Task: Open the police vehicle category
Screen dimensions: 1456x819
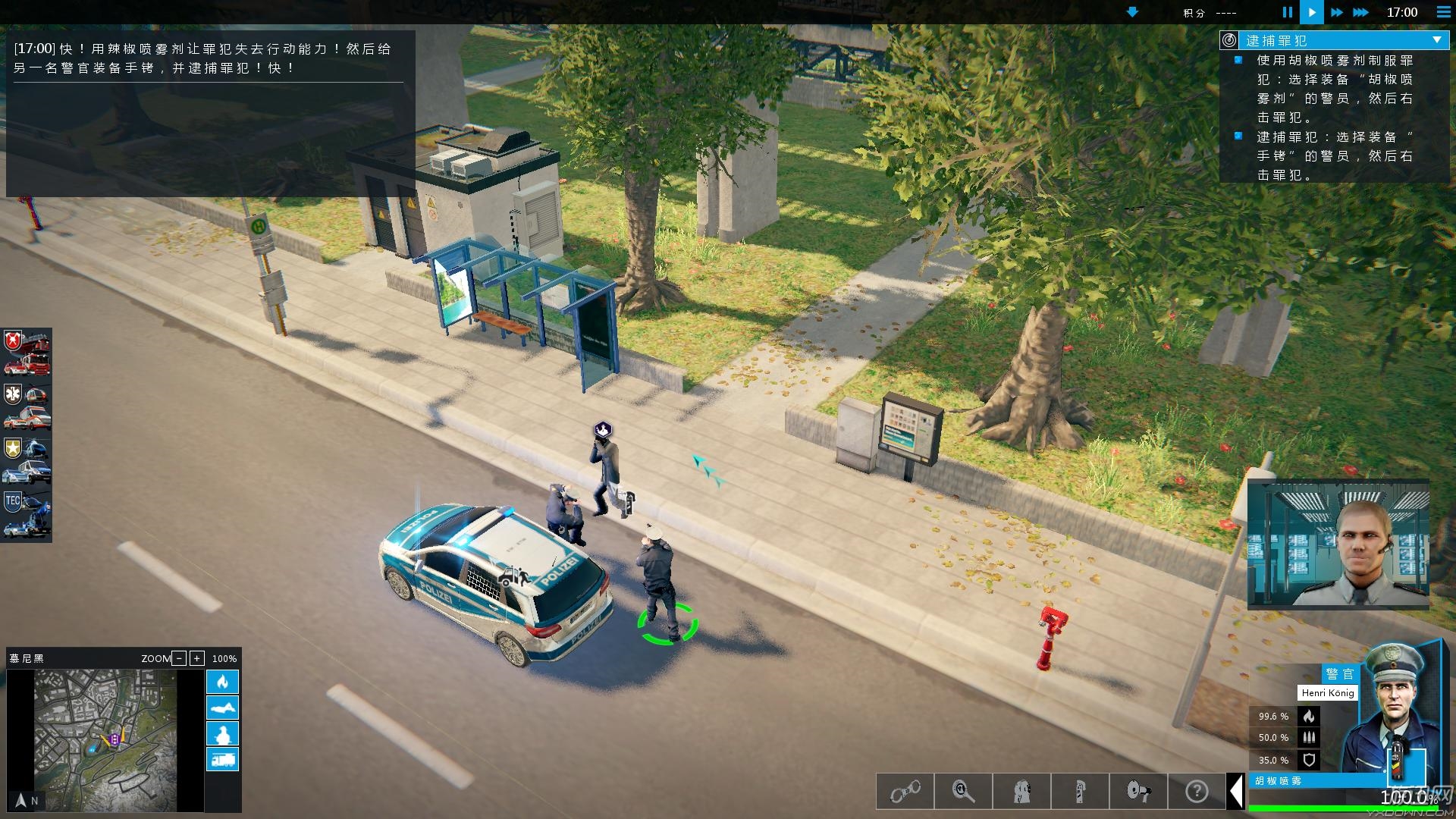Action: 27,460
